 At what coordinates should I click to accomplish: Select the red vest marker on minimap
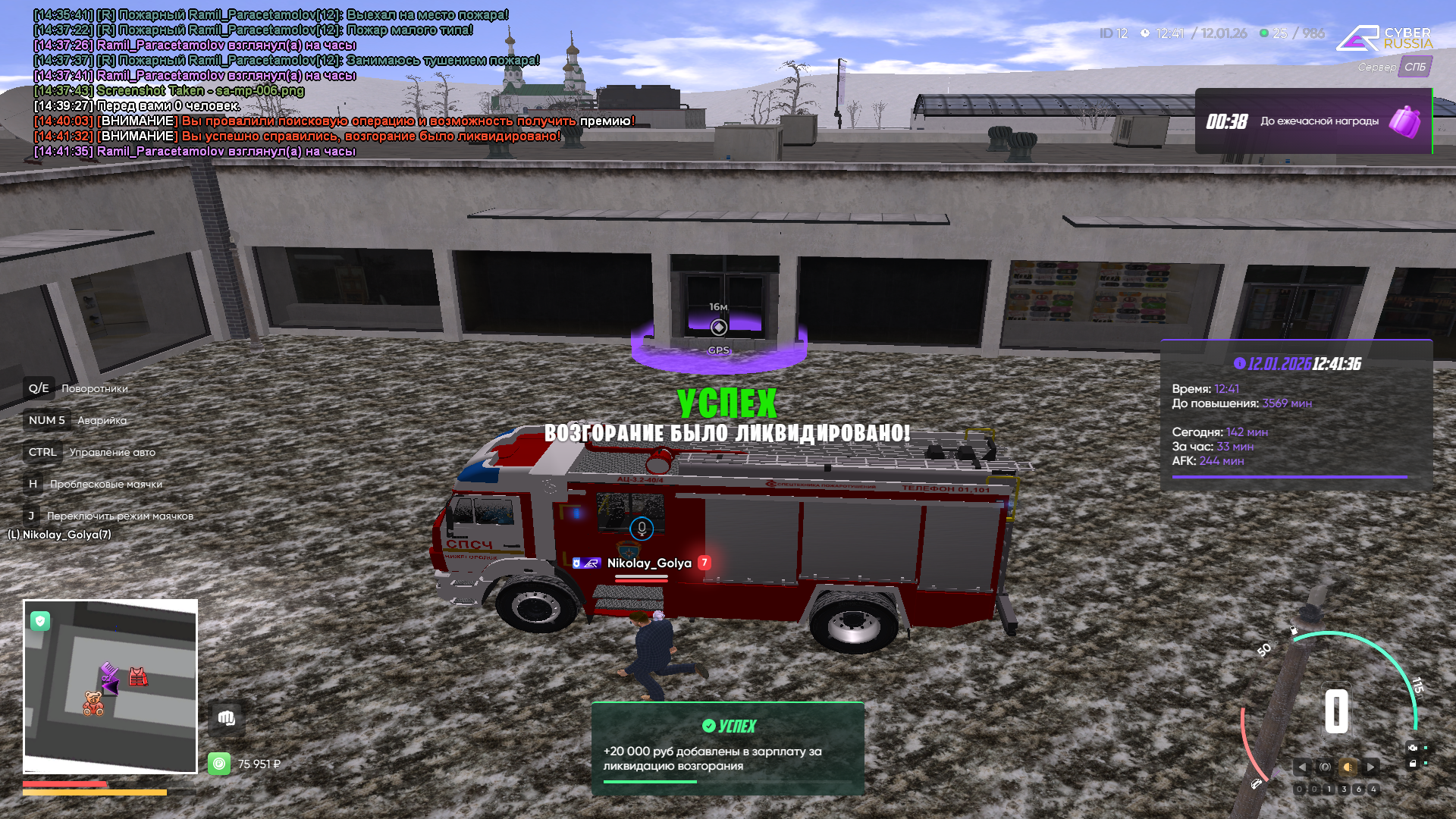pyautogui.click(x=137, y=676)
